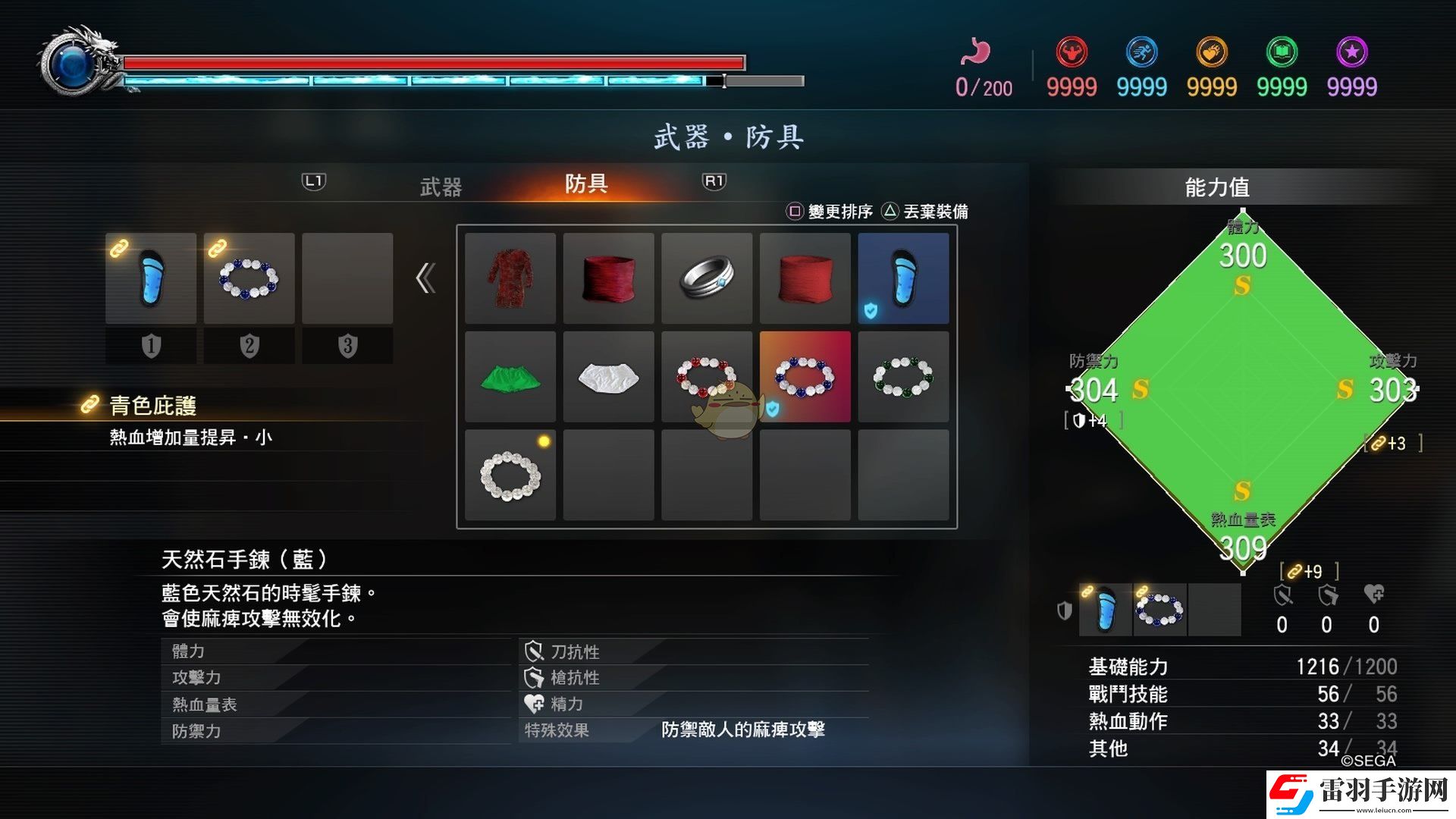Toggle the blue shield effect badge on bracelet
This screenshot has width=1456, height=819.
772,409
